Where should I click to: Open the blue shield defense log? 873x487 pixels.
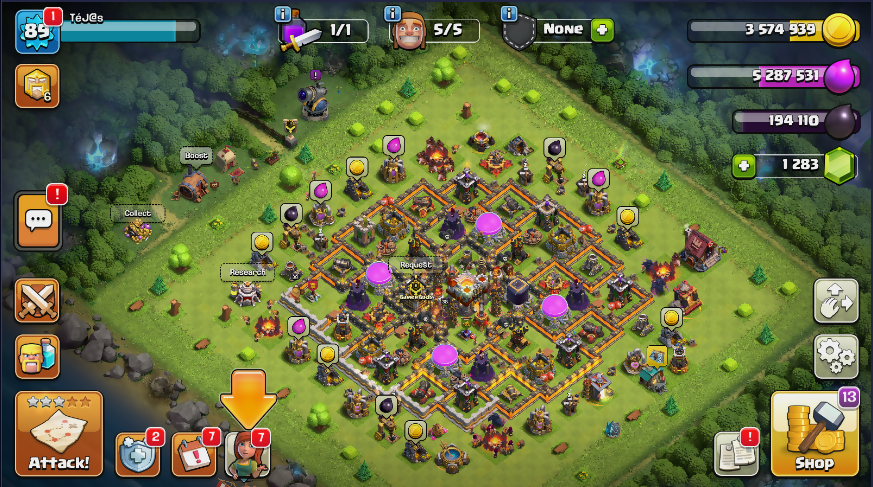coord(137,454)
